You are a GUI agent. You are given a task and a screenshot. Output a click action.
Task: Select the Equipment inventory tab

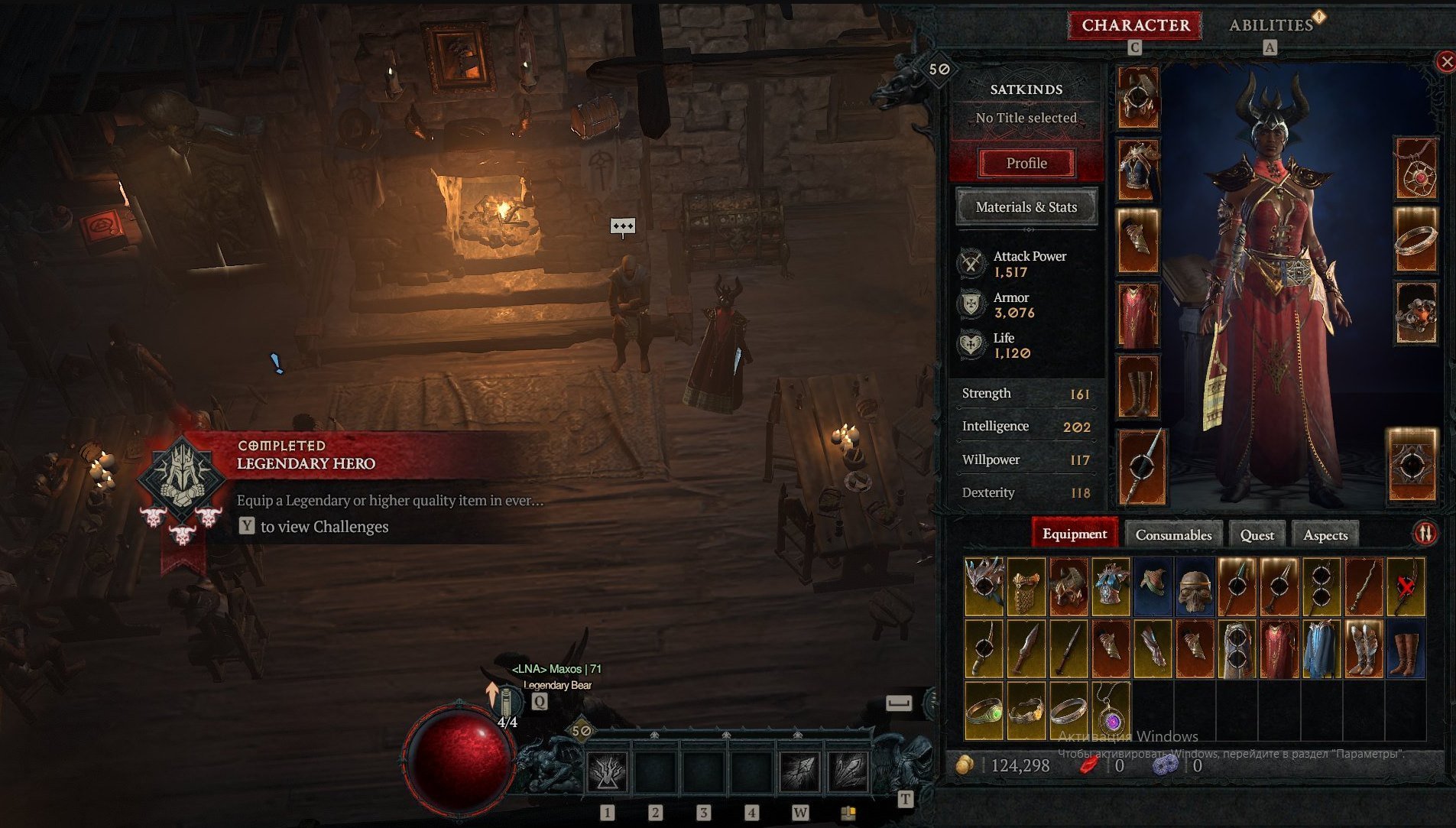coord(1074,534)
